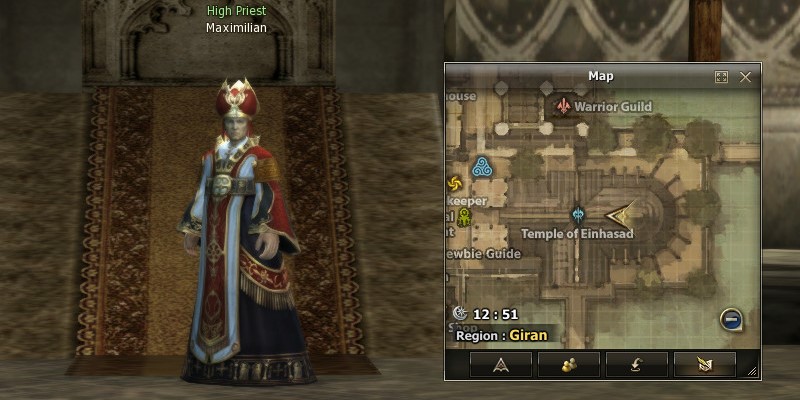Expand the map to full size
The height and width of the screenshot is (400, 800).
pos(721,77)
